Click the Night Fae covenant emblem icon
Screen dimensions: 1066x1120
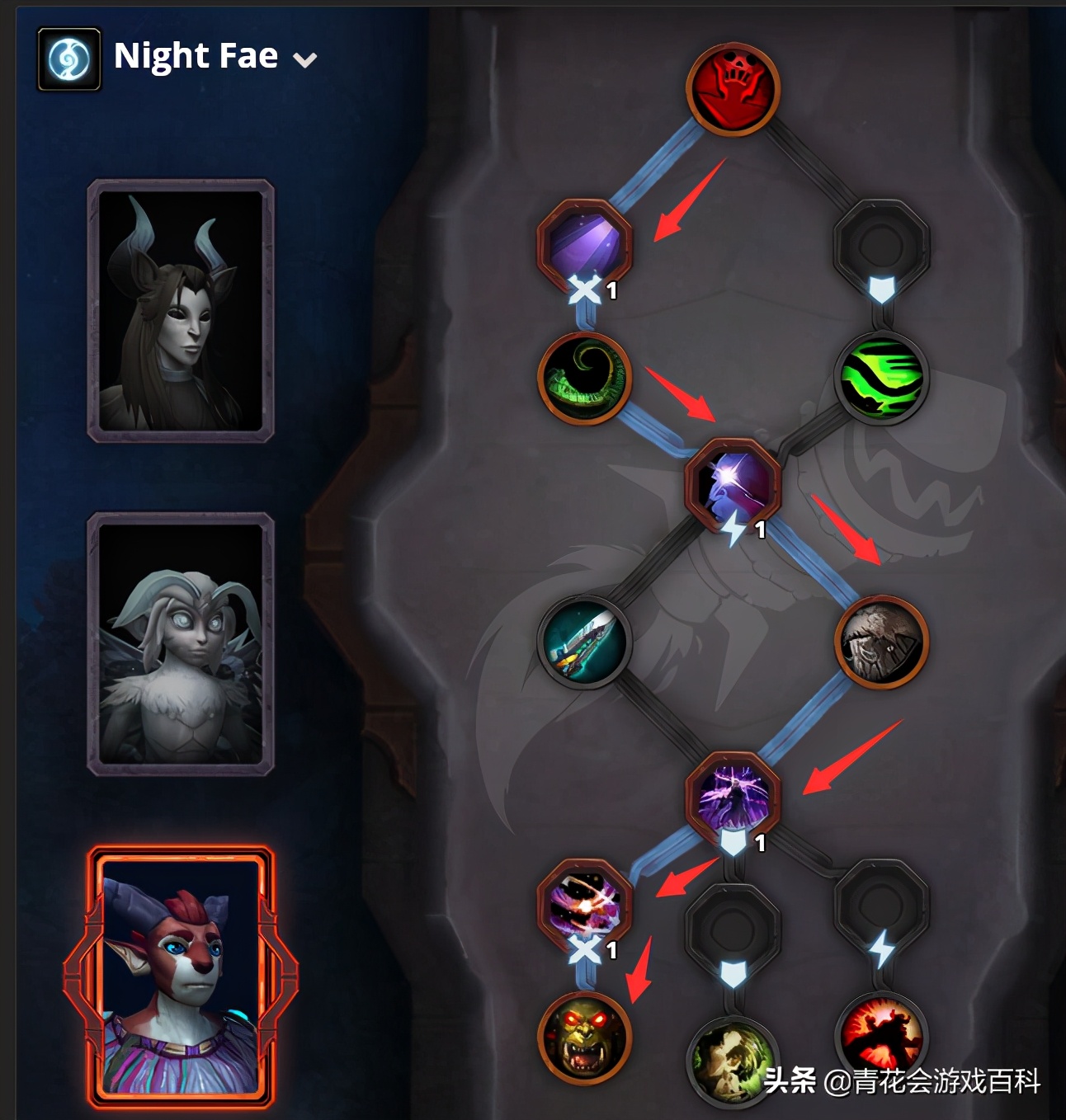pos(69,59)
